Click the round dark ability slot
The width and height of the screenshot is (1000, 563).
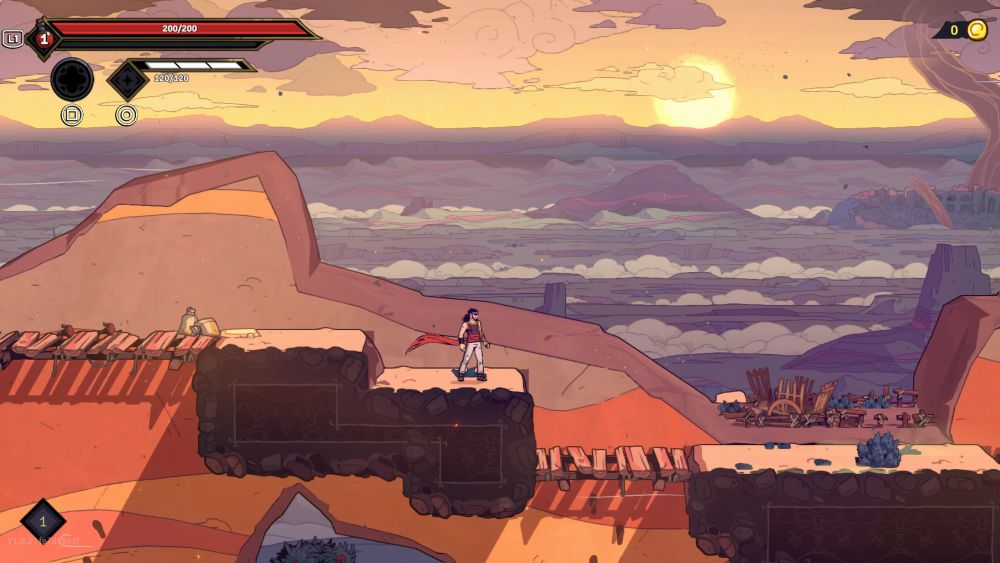coord(72,79)
